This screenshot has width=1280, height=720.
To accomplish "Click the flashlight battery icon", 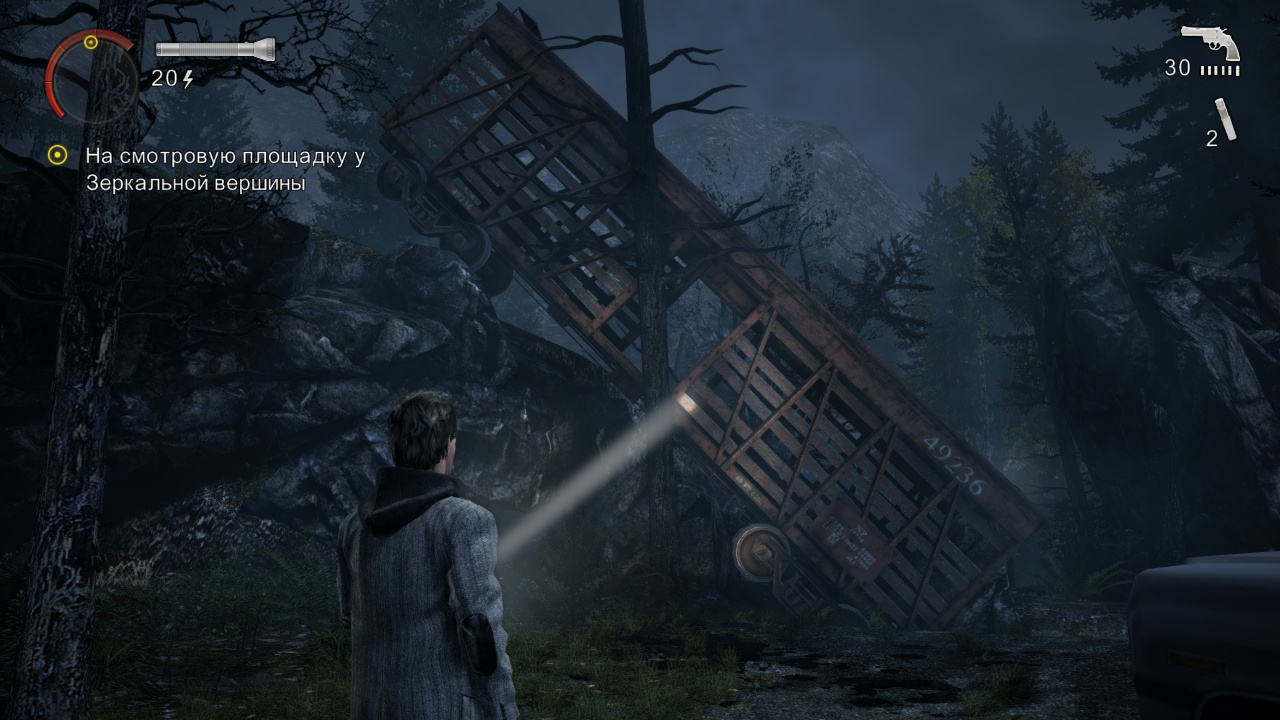I will [214, 50].
